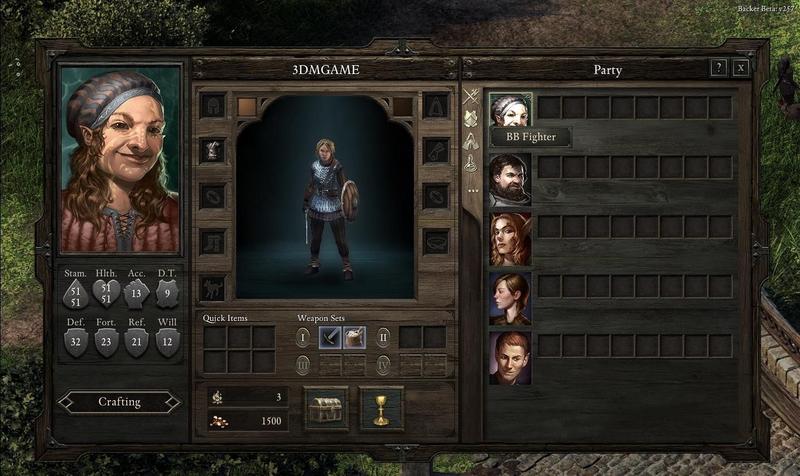Click the large character portrait

click(x=120, y=160)
